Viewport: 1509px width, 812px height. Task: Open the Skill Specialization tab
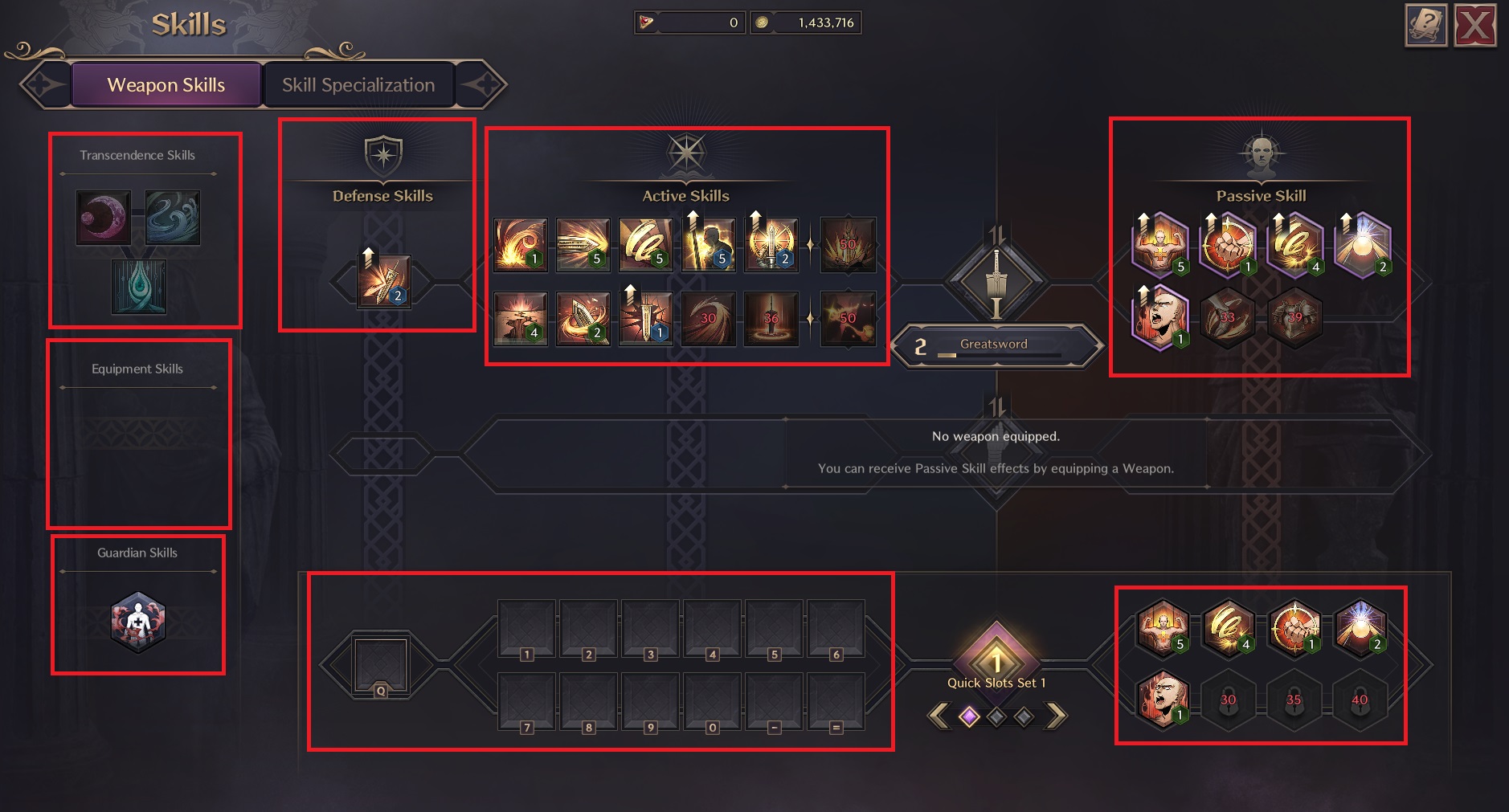point(358,85)
